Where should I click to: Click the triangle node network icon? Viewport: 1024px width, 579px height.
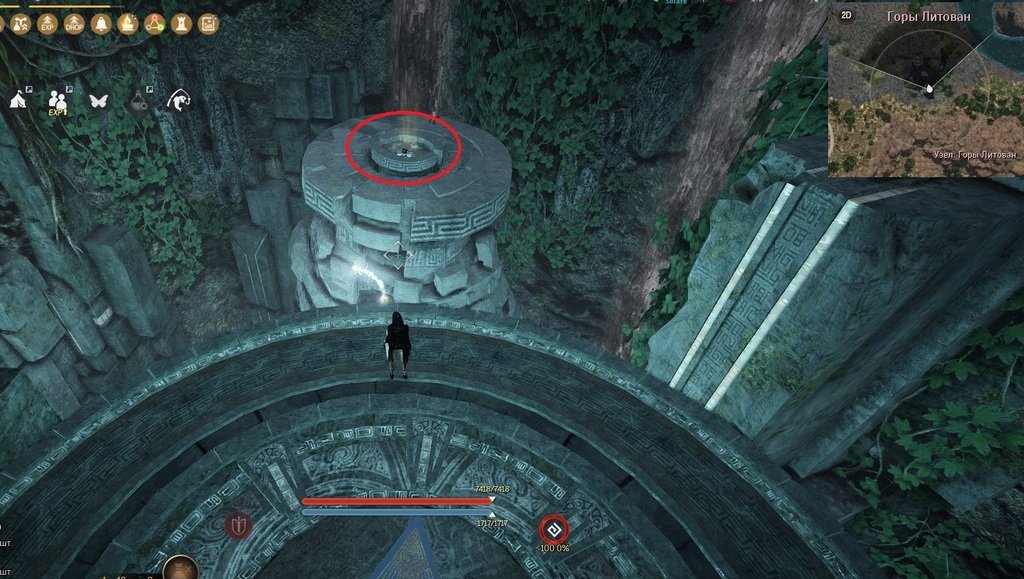(x=155, y=24)
